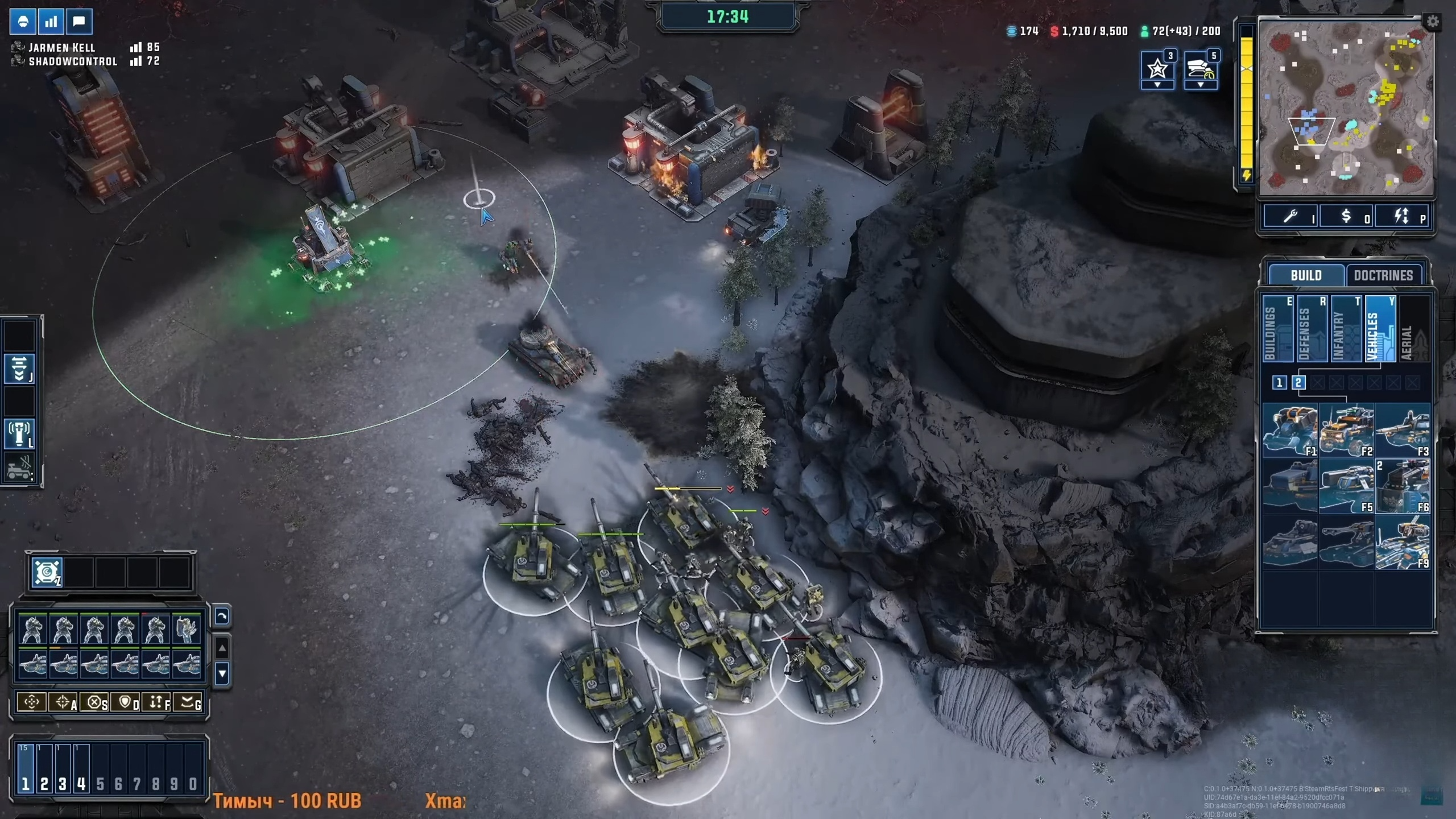1456x819 pixels.
Task: Activate the dollar sell mode button
Action: [1346, 216]
